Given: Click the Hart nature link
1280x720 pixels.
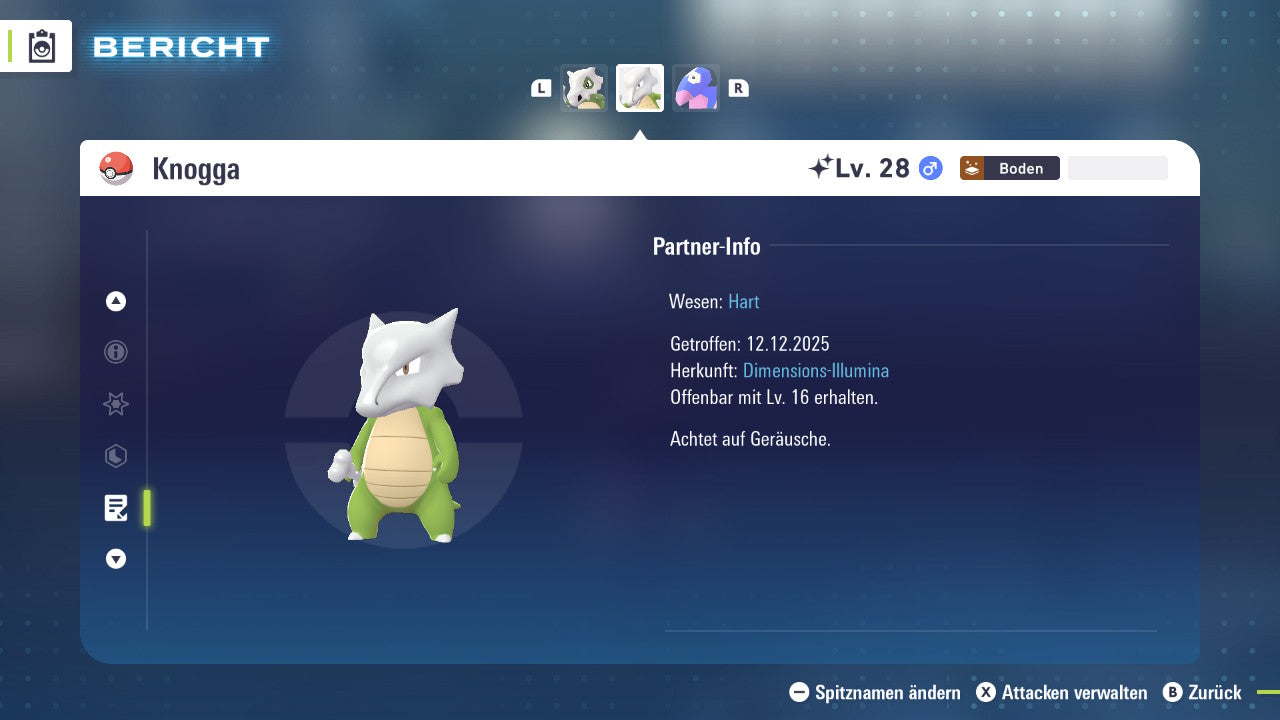Looking at the screenshot, I should (x=743, y=301).
